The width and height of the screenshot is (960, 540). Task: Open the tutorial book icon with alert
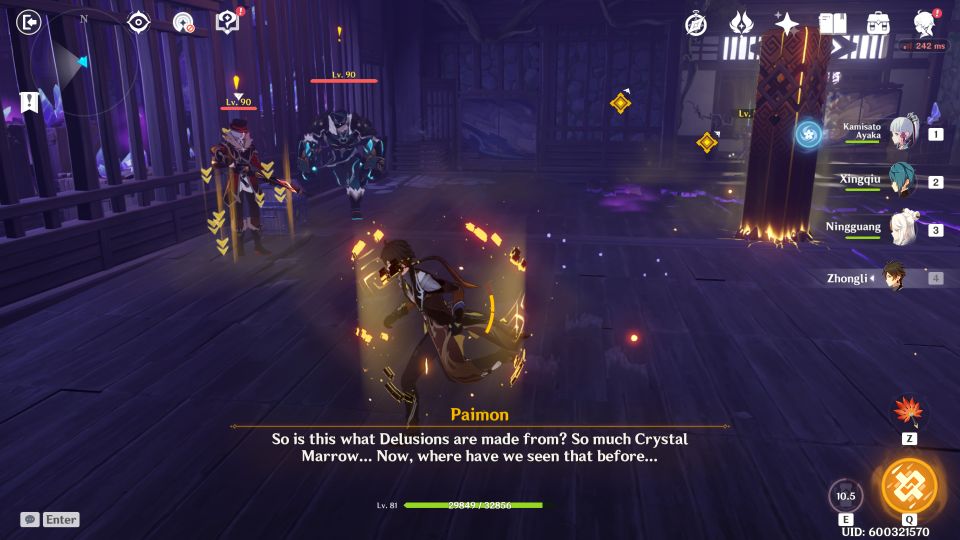point(228,22)
